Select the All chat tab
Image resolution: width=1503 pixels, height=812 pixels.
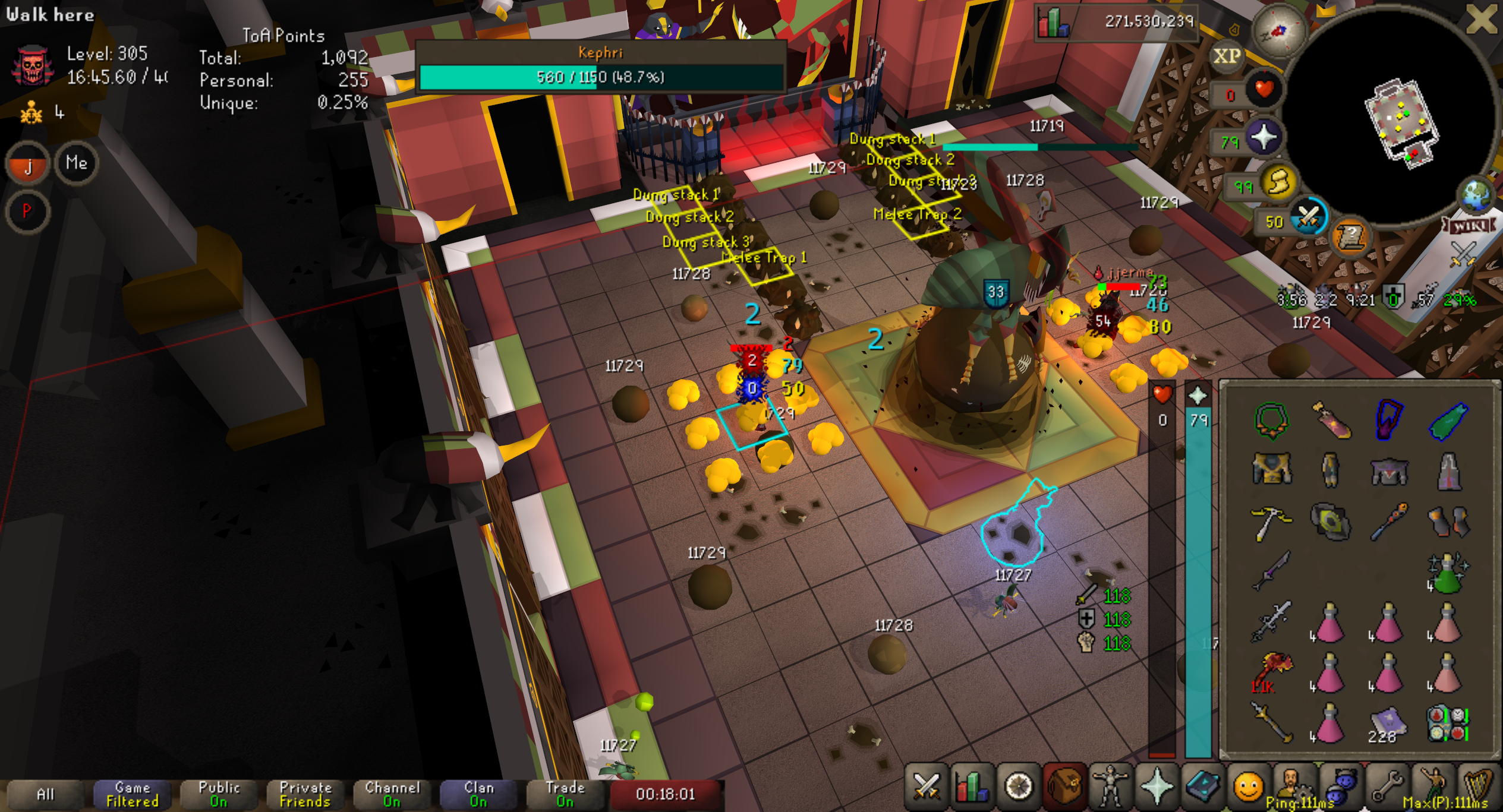pyautogui.click(x=46, y=794)
